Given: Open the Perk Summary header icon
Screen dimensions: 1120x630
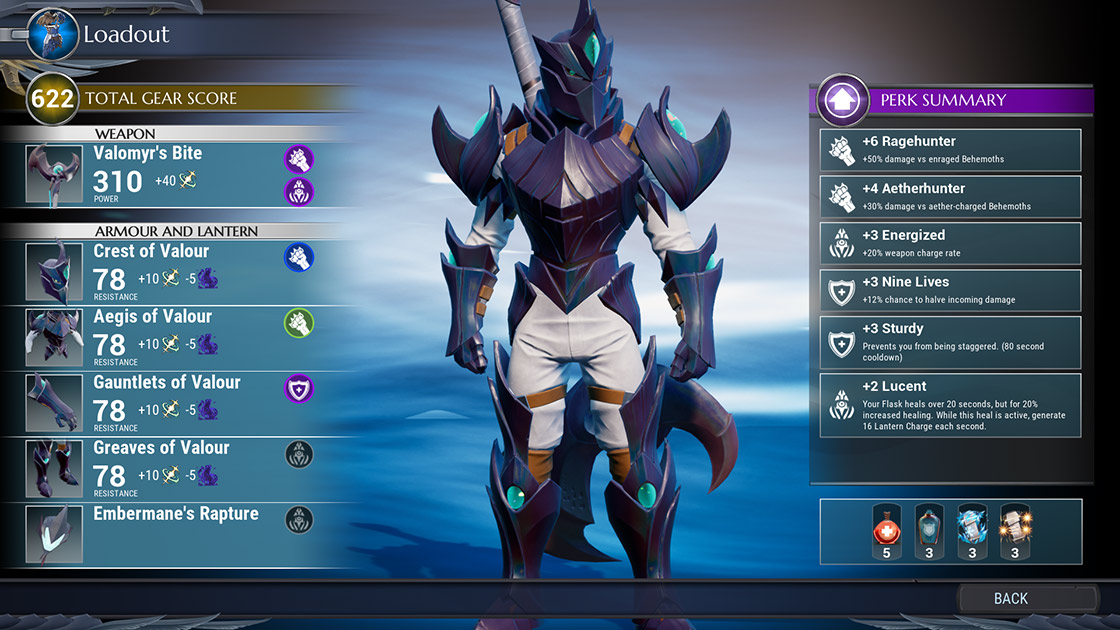Looking at the screenshot, I should pos(841,100).
